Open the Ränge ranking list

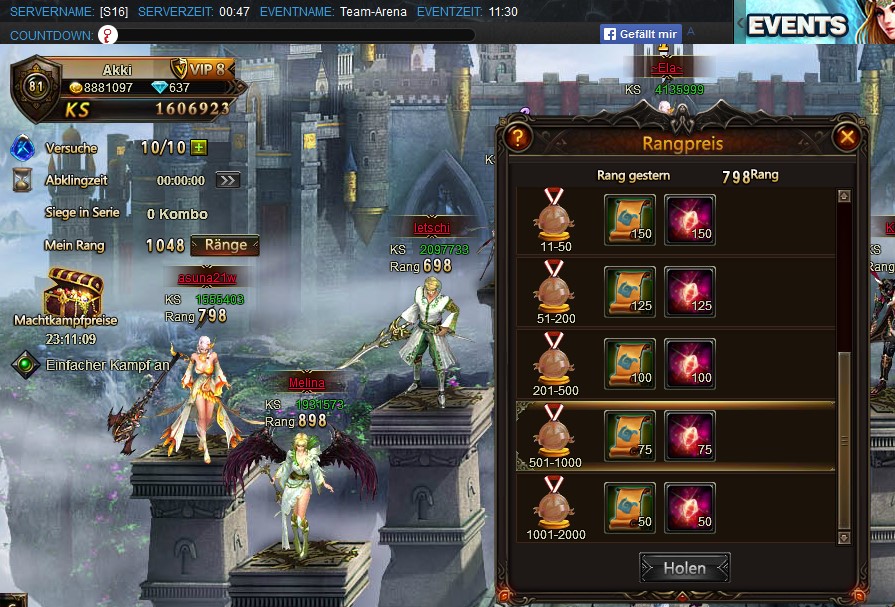pos(225,245)
